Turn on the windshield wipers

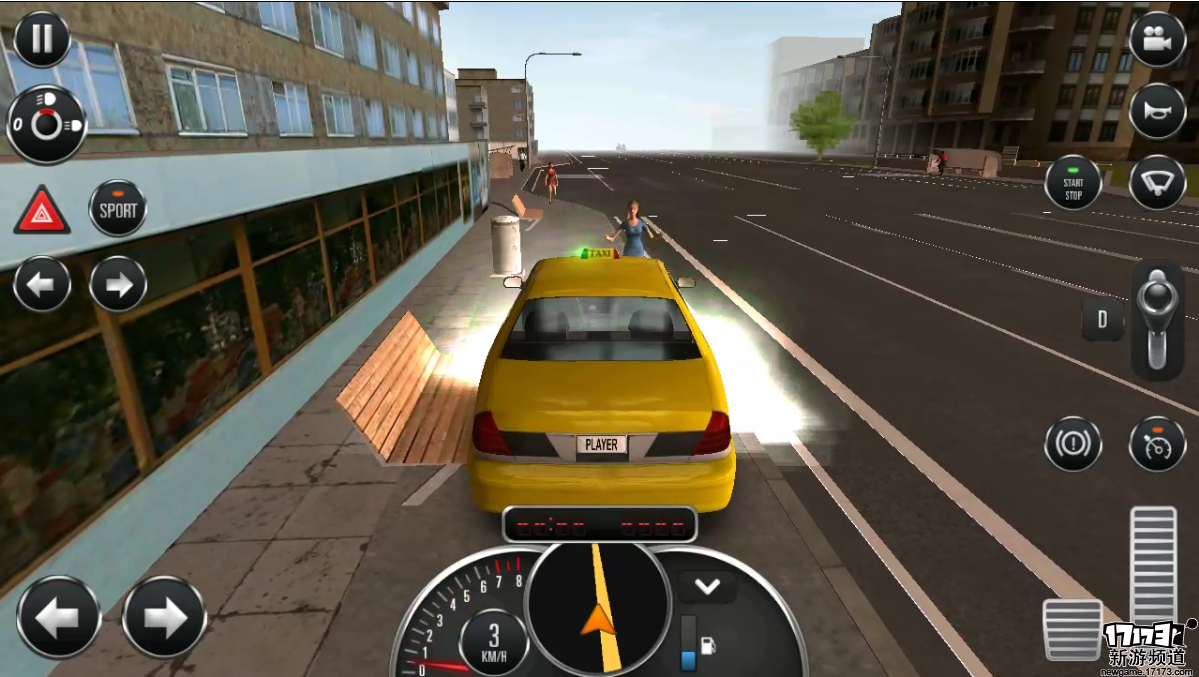coord(1157,182)
